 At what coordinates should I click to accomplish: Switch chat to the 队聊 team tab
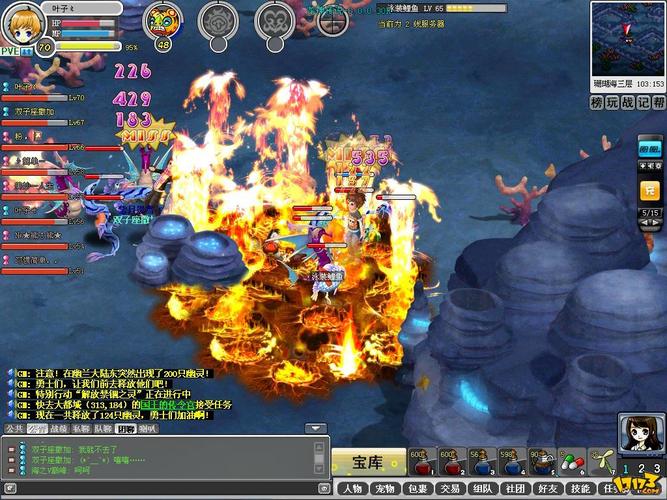point(103,428)
